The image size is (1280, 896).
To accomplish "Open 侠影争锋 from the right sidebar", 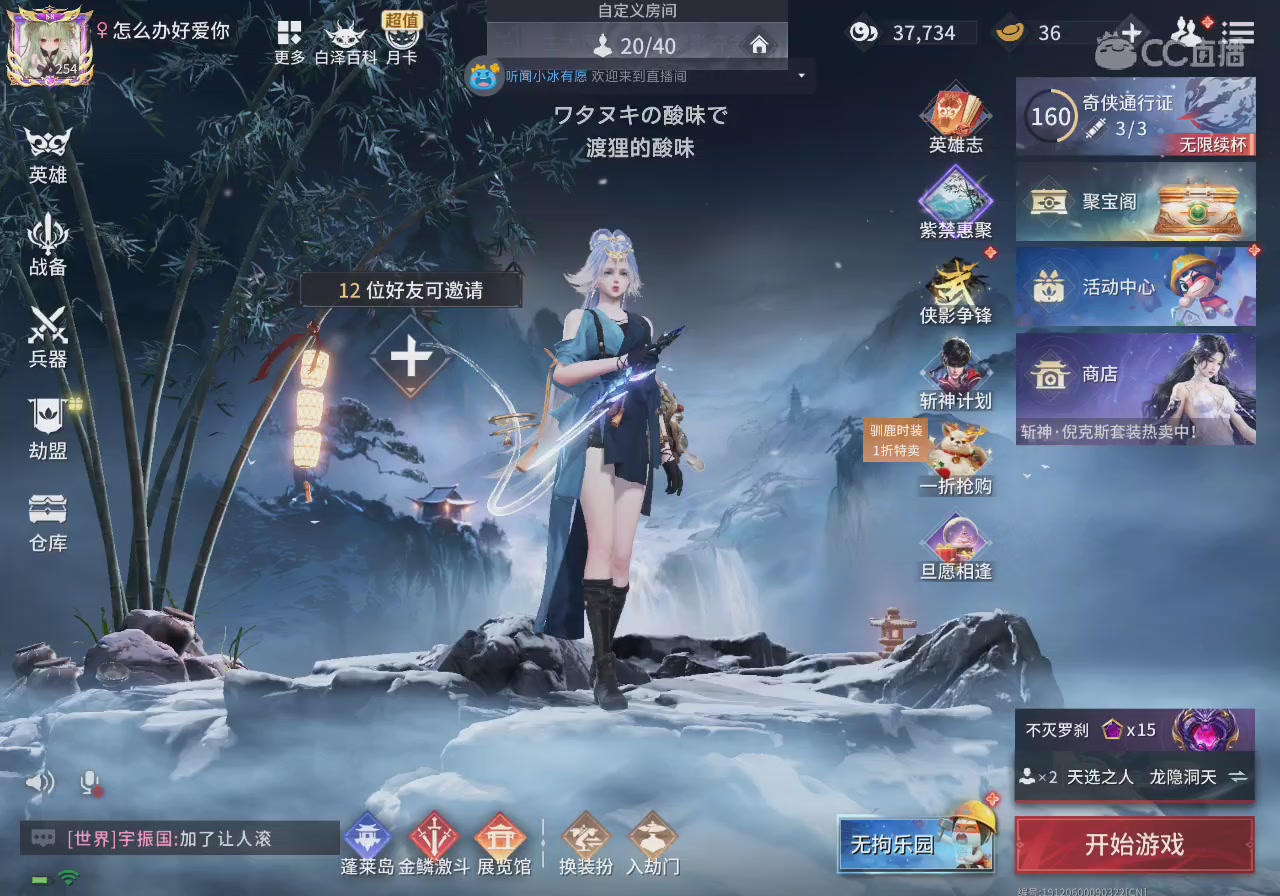I will click(955, 292).
